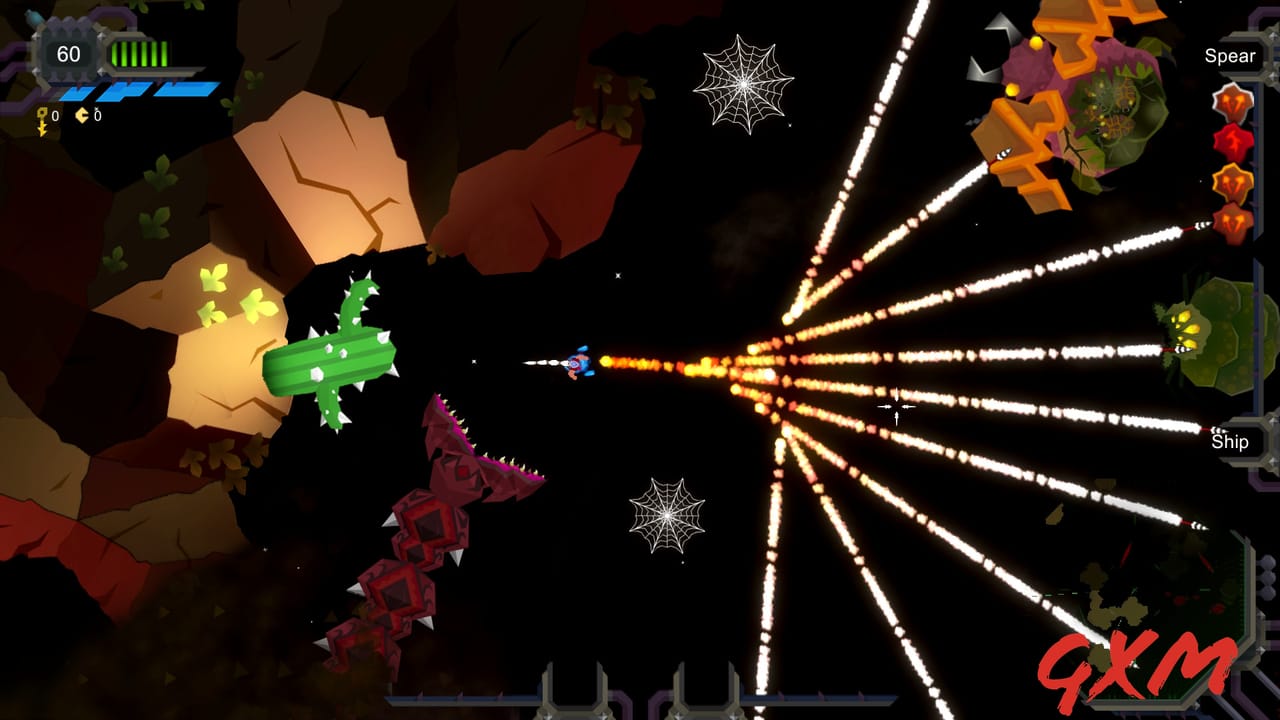Click the lower spider web near the bullets
The image size is (1280, 720).
tap(668, 516)
